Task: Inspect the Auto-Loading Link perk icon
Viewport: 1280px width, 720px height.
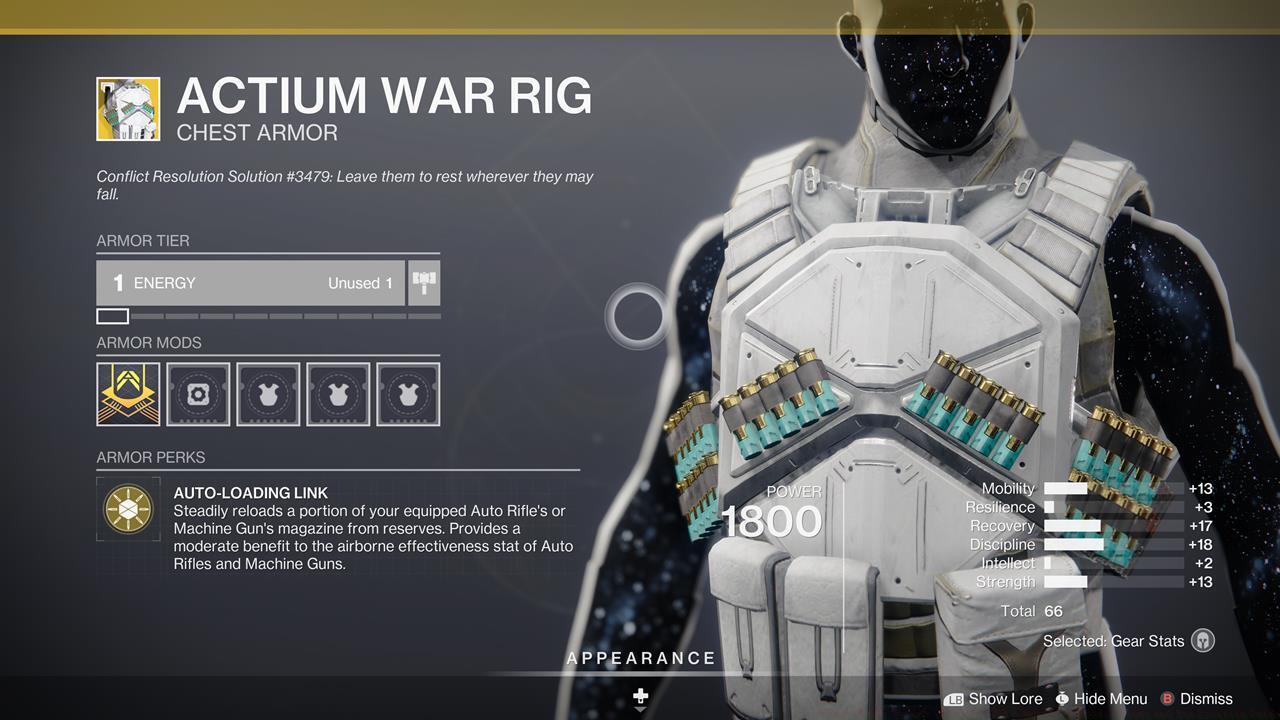Action: click(x=128, y=509)
